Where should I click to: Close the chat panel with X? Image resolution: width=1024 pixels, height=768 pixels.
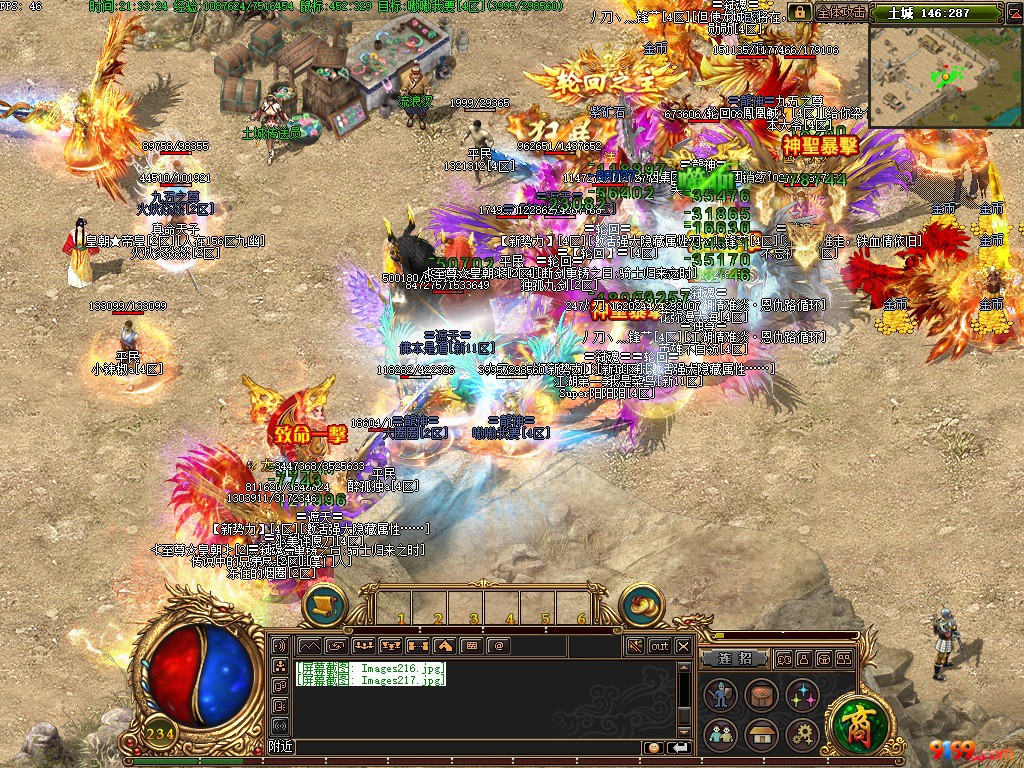[x=683, y=646]
